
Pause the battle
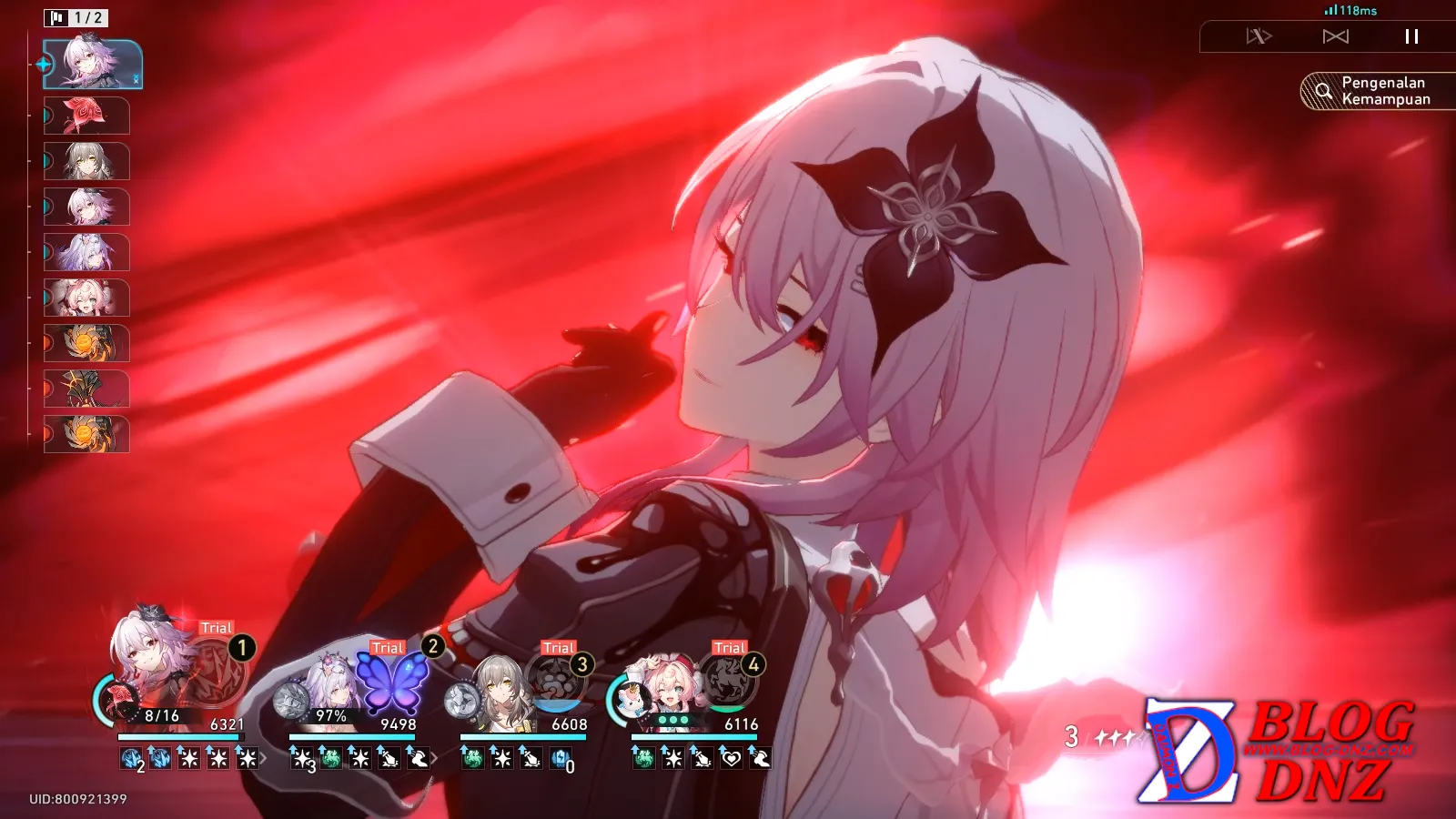tap(1411, 36)
